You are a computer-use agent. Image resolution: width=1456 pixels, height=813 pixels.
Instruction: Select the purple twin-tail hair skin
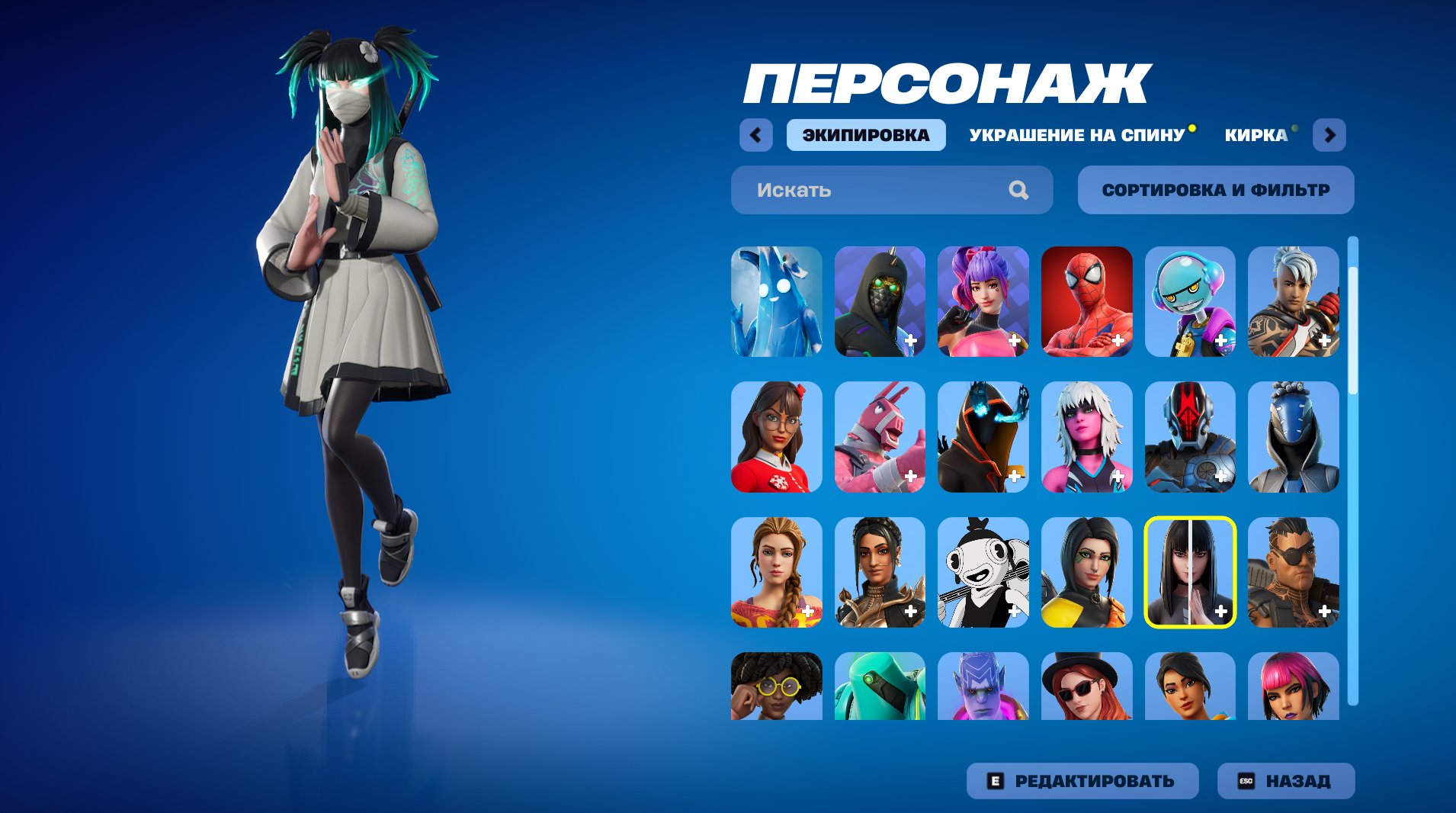coord(983,301)
